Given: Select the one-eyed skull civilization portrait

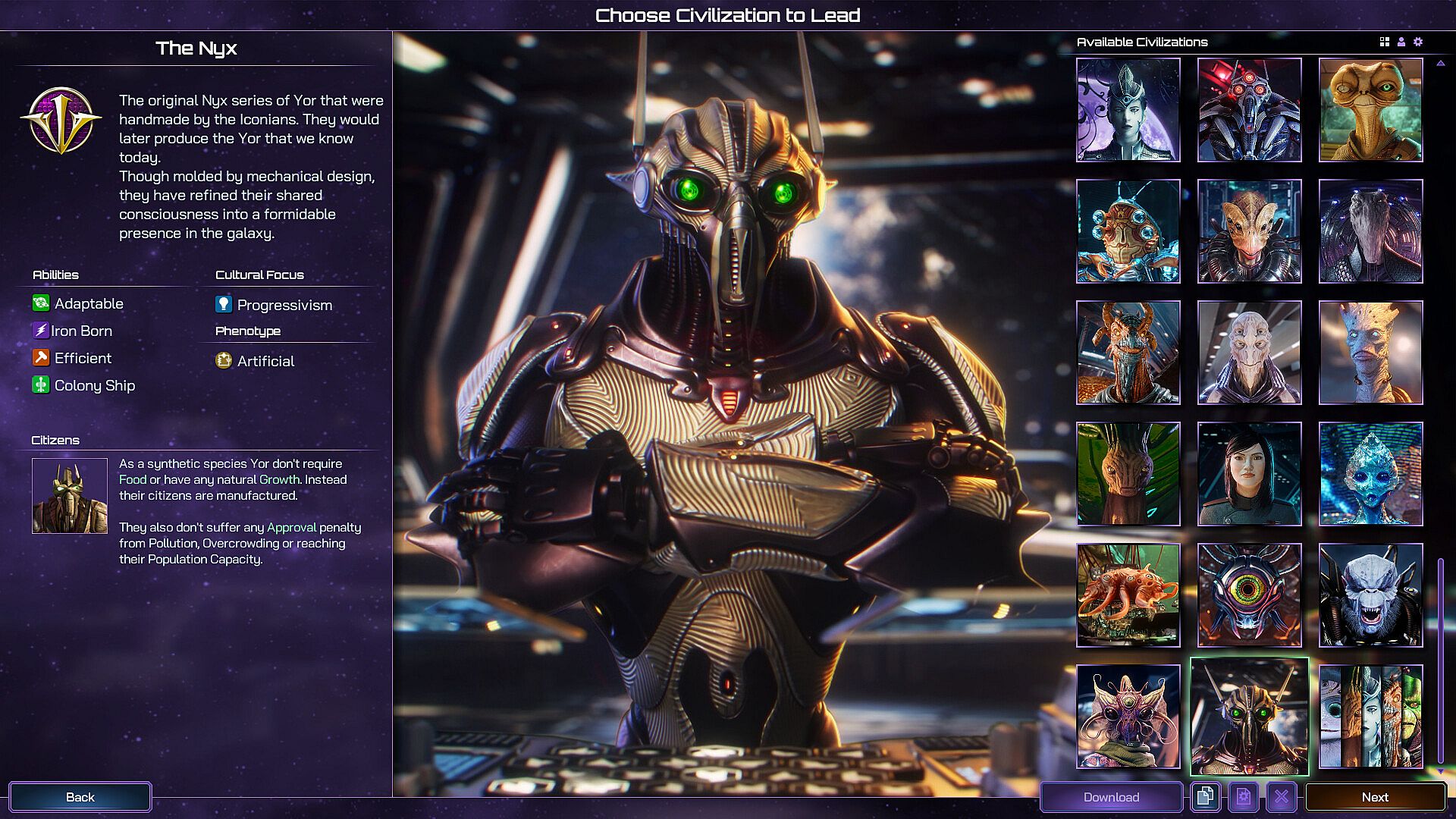Looking at the screenshot, I should 1249,595.
